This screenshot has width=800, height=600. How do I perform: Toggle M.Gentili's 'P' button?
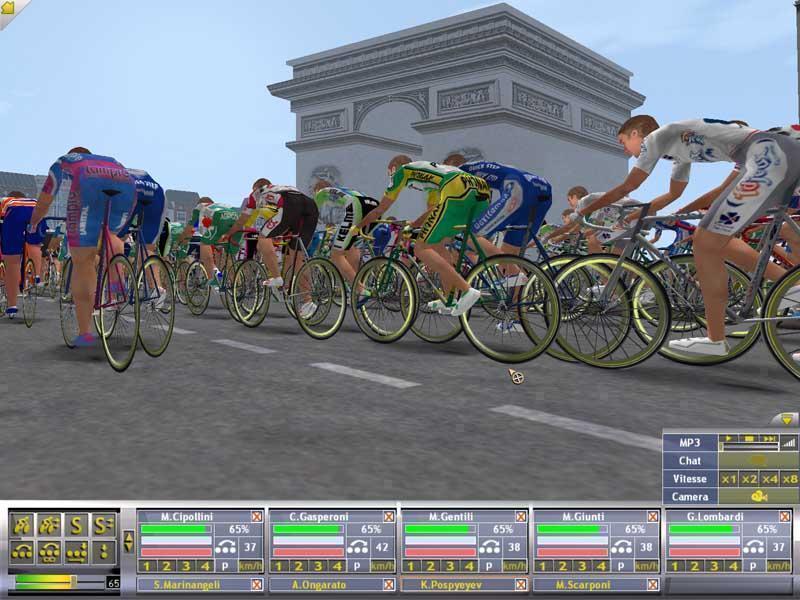487,566
